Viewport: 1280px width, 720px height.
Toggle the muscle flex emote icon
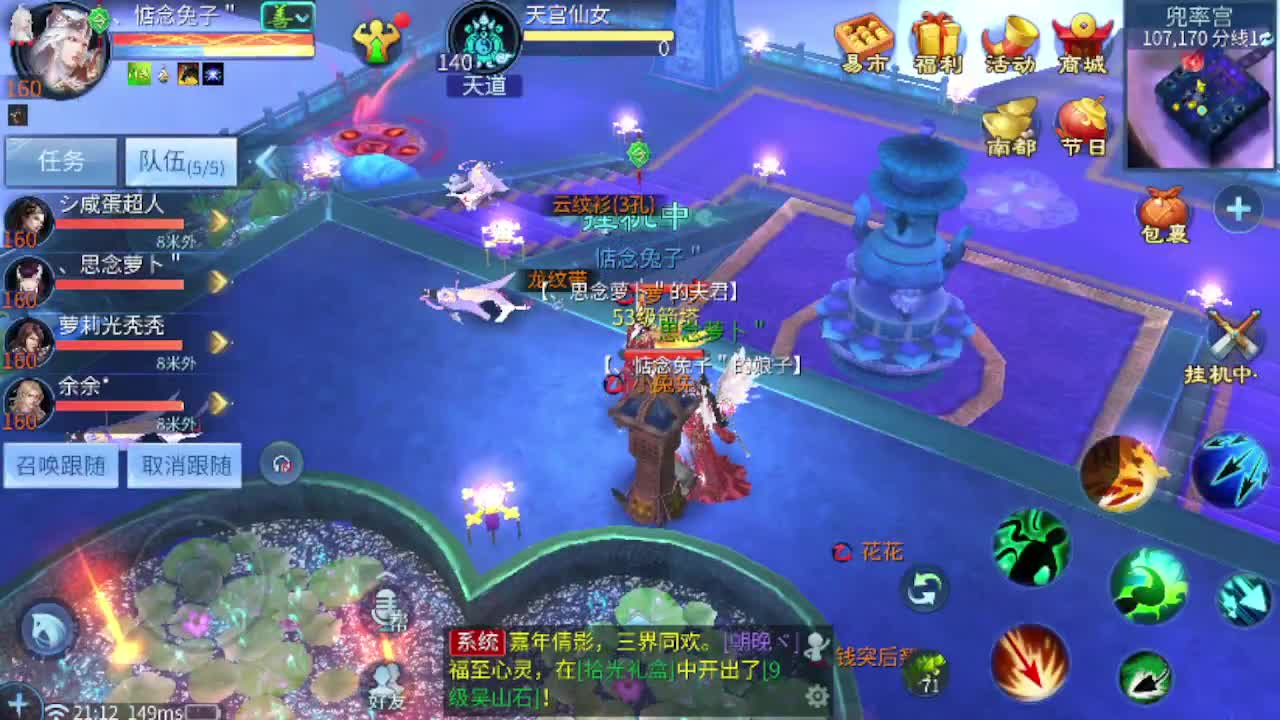[375, 40]
